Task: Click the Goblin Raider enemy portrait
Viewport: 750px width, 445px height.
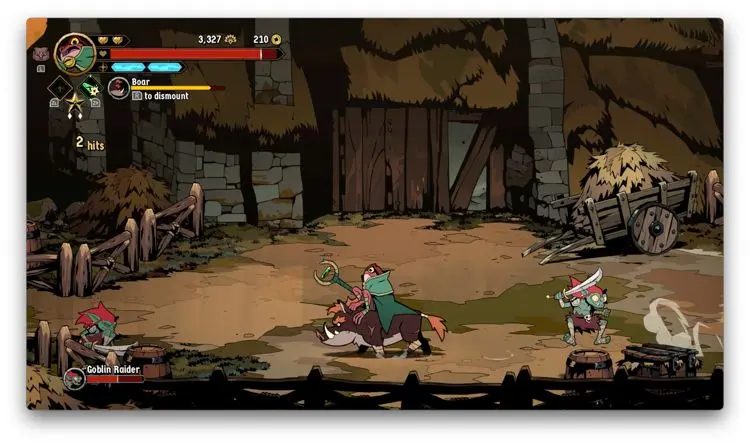Action: point(74,378)
